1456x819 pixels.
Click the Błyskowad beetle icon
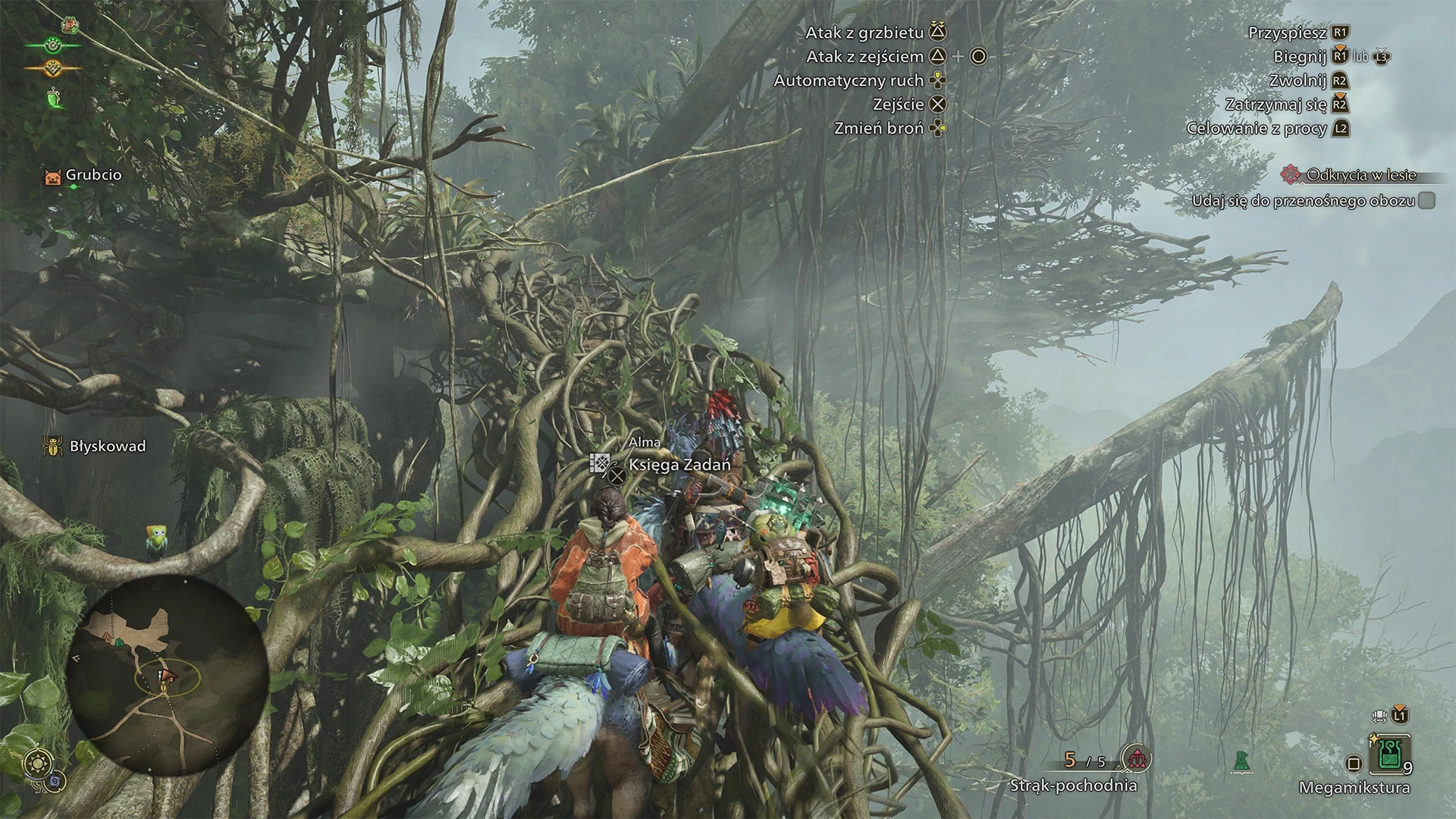point(52,446)
